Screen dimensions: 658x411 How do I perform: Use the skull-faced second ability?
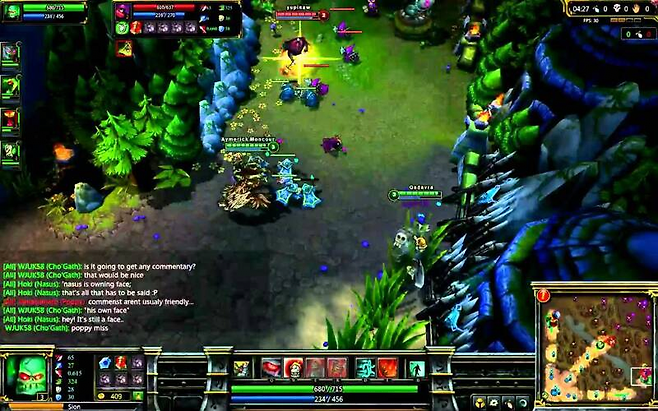293,368
